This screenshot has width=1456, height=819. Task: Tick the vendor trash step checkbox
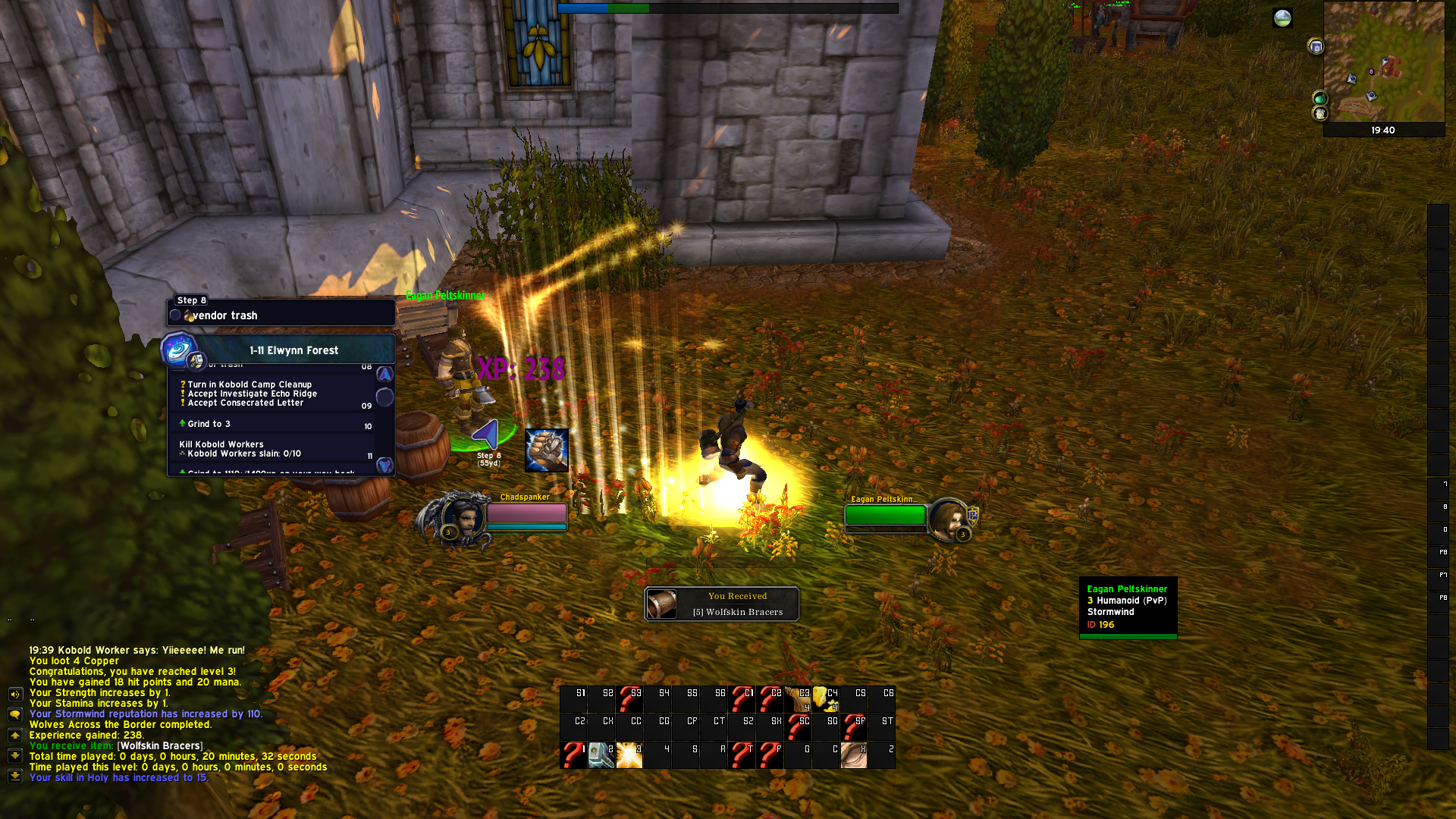coord(176,315)
